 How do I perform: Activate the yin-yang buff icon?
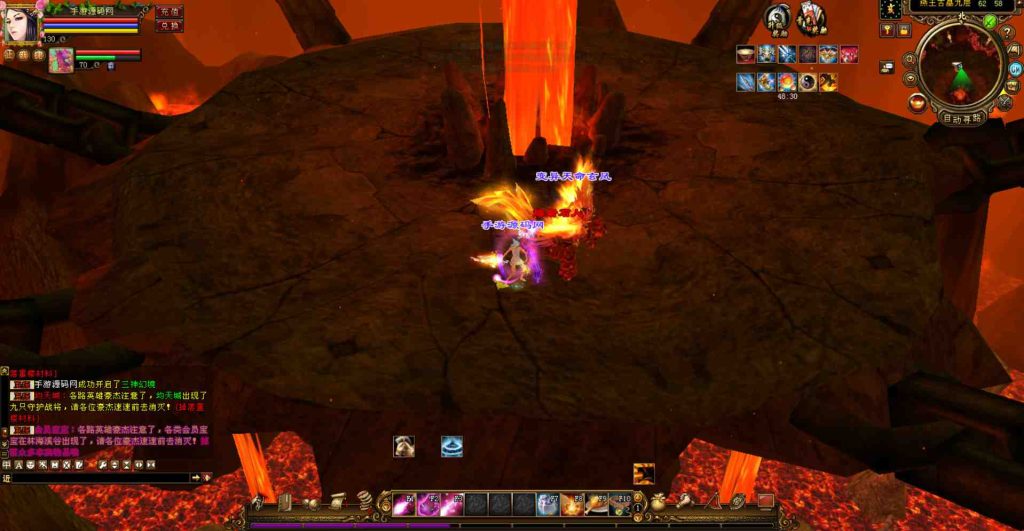pyautogui.click(x=808, y=82)
